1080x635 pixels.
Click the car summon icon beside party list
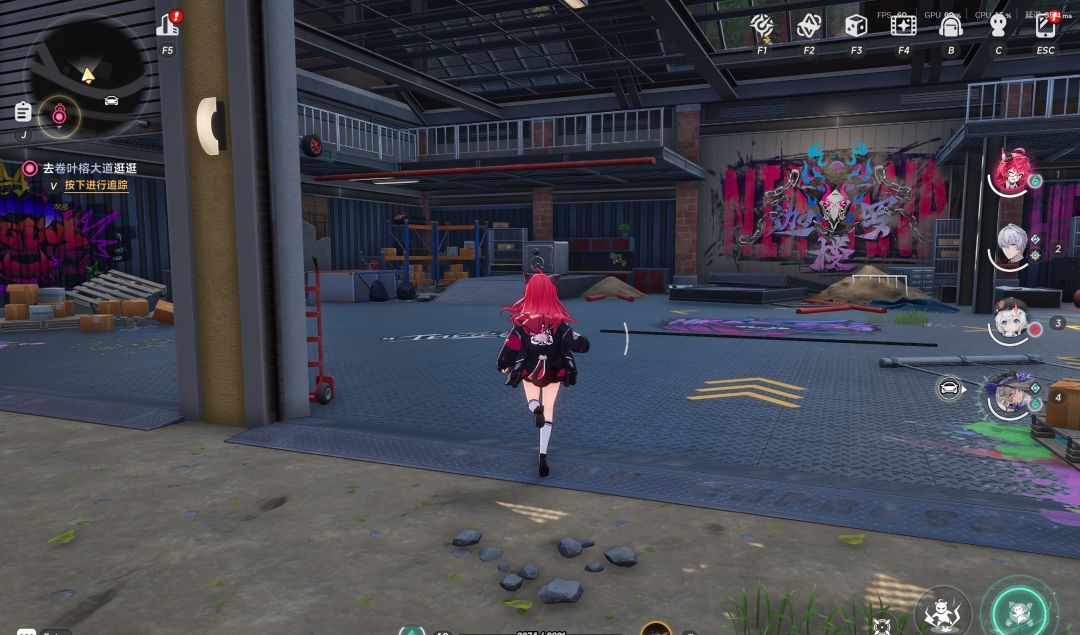tap(950, 387)
